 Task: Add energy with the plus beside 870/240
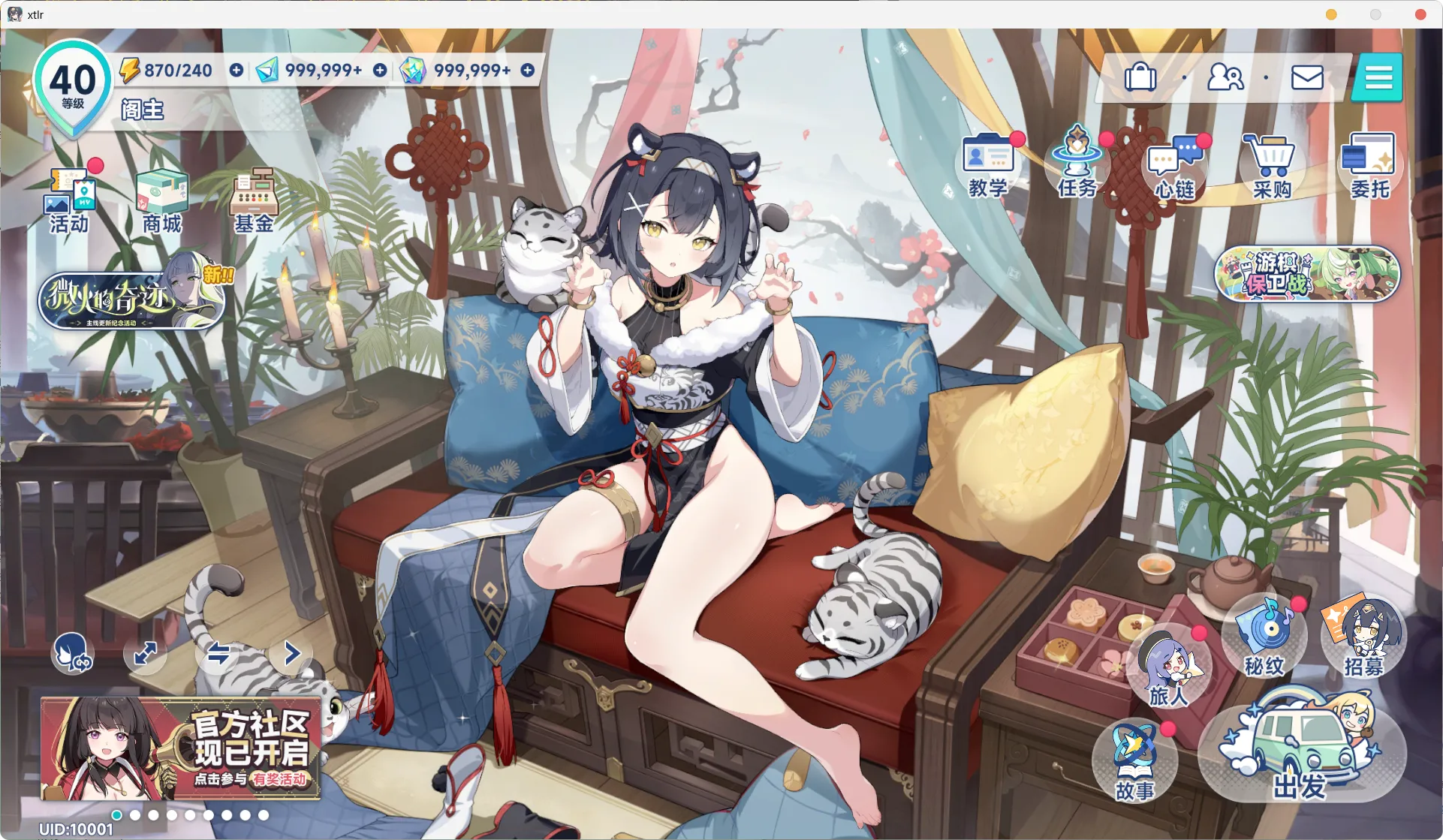pyautogui.click(x=236, y=70)
